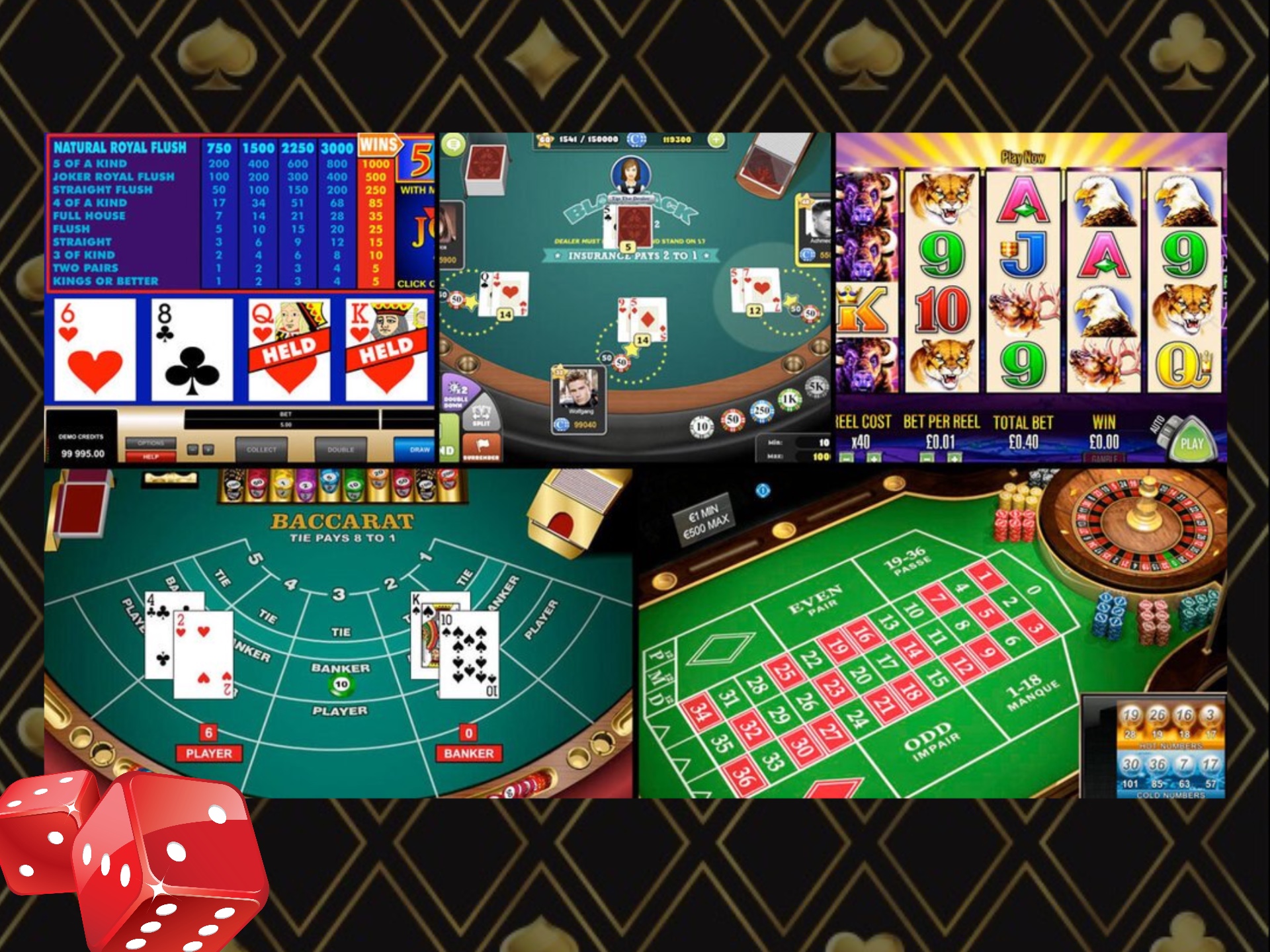
Task: Pick the green 1K chip
Action: pos(790,399)
